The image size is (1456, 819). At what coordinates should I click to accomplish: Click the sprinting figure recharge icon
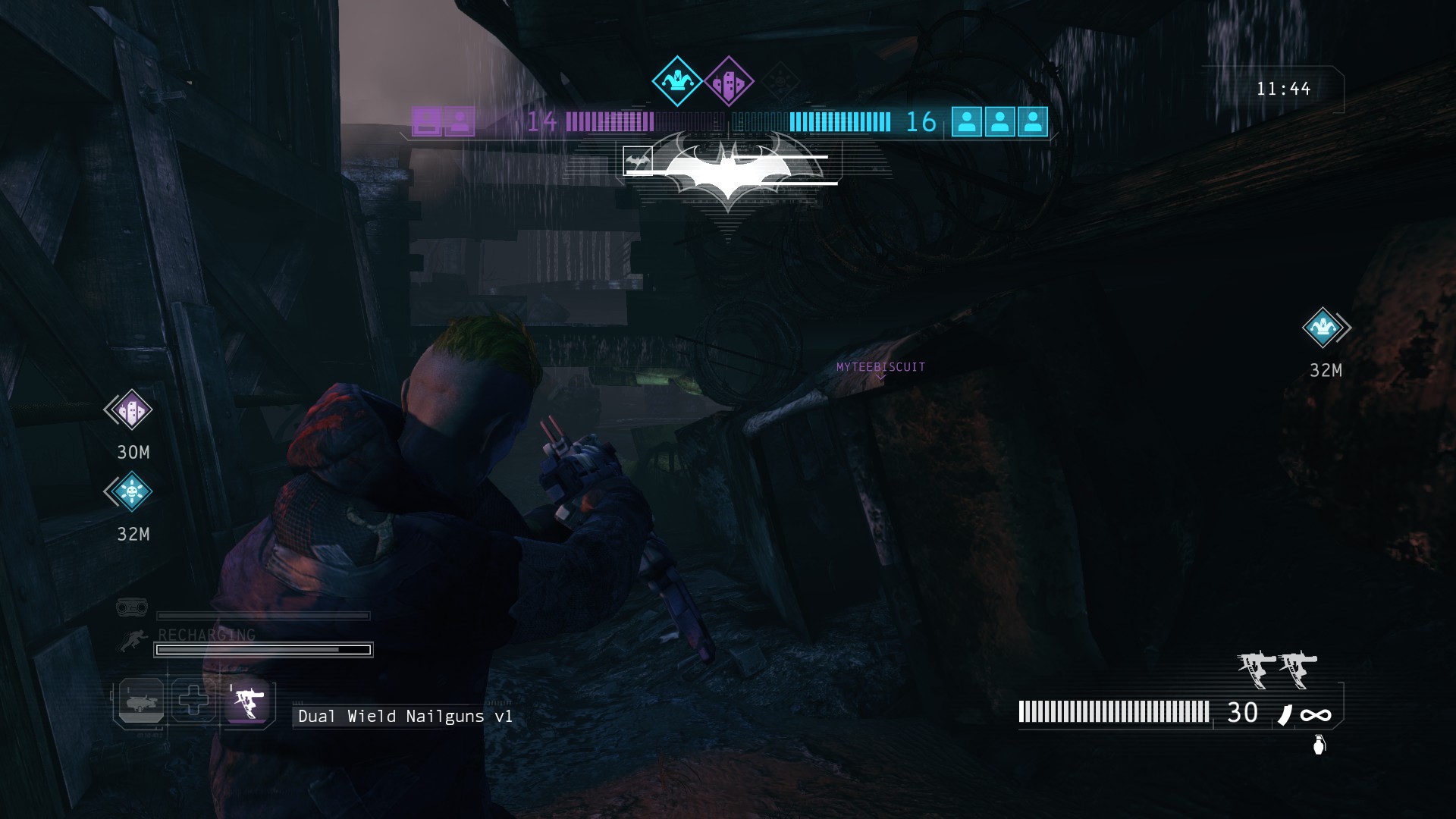tap(133, 642)
